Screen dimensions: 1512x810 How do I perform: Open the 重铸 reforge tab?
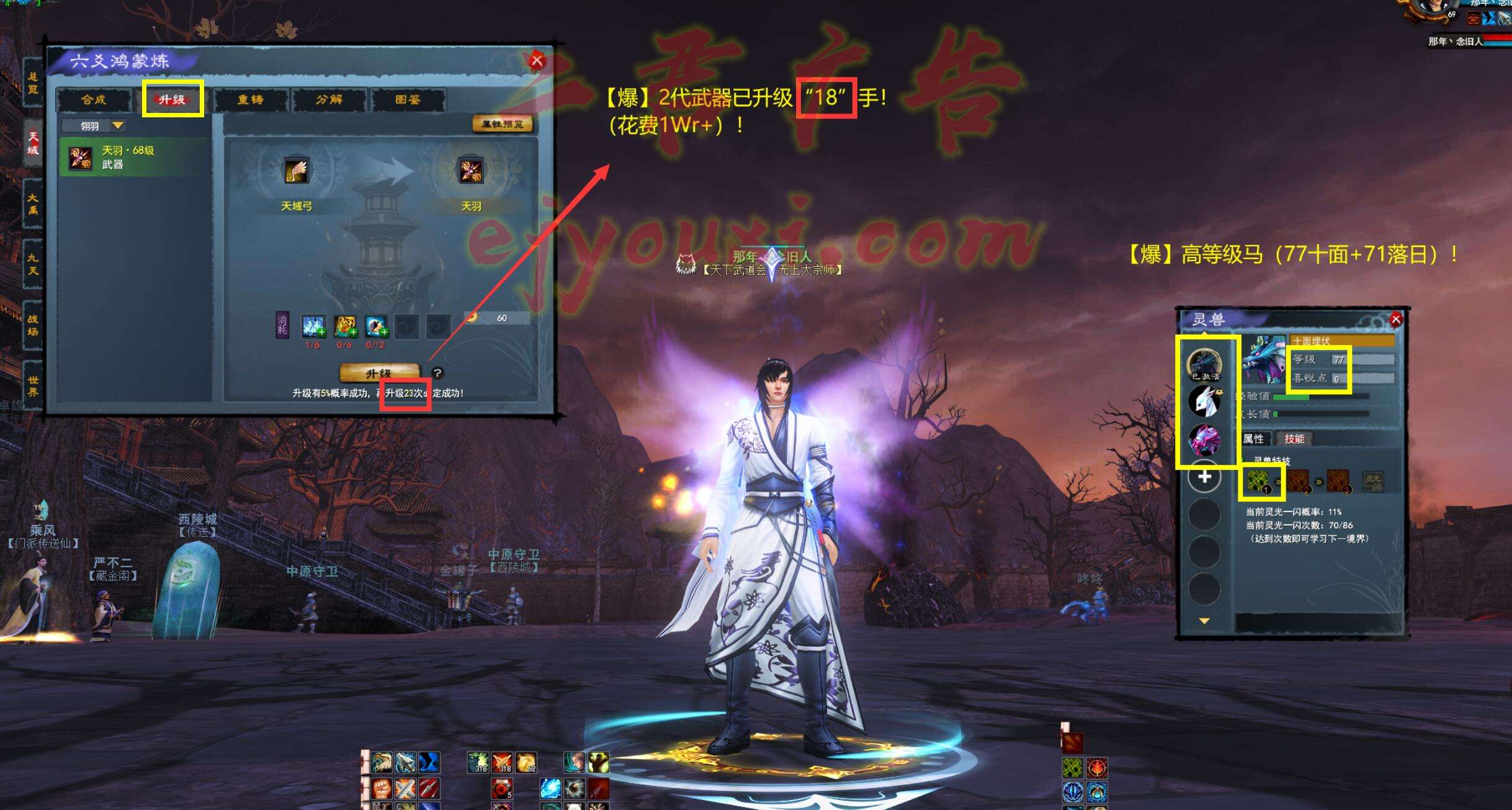[251, 99]
